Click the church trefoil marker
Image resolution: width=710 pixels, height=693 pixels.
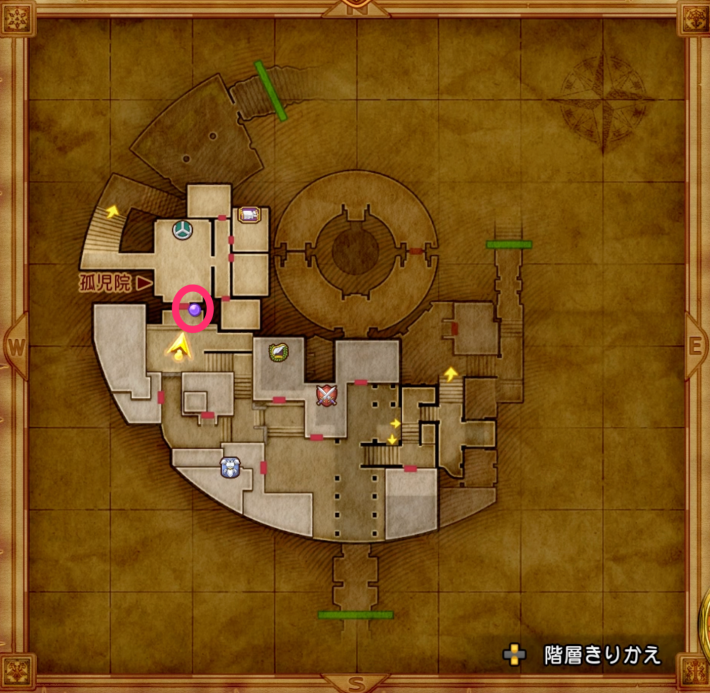pos(183,230)
